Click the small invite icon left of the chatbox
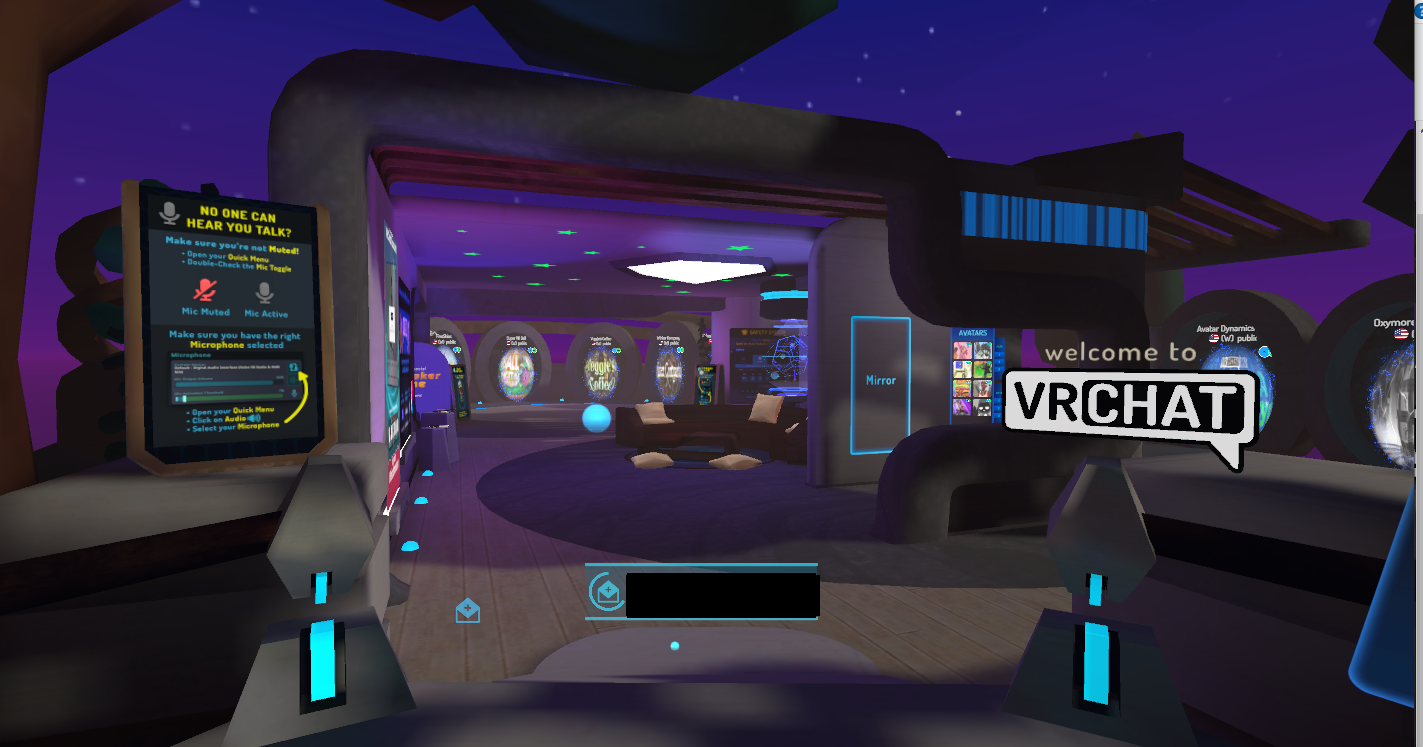 pos(468,610)
